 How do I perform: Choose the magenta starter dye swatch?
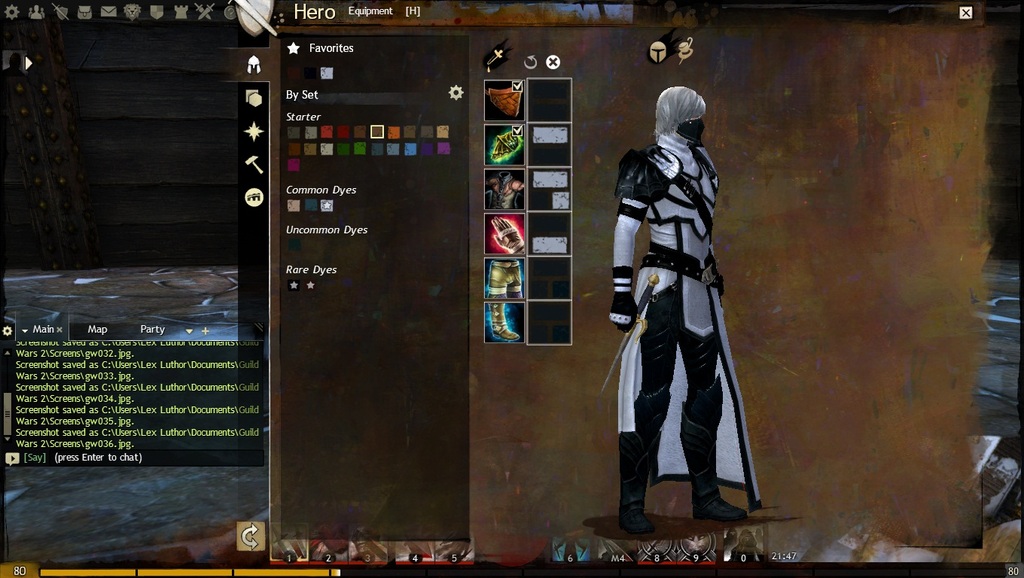point(293,165)
